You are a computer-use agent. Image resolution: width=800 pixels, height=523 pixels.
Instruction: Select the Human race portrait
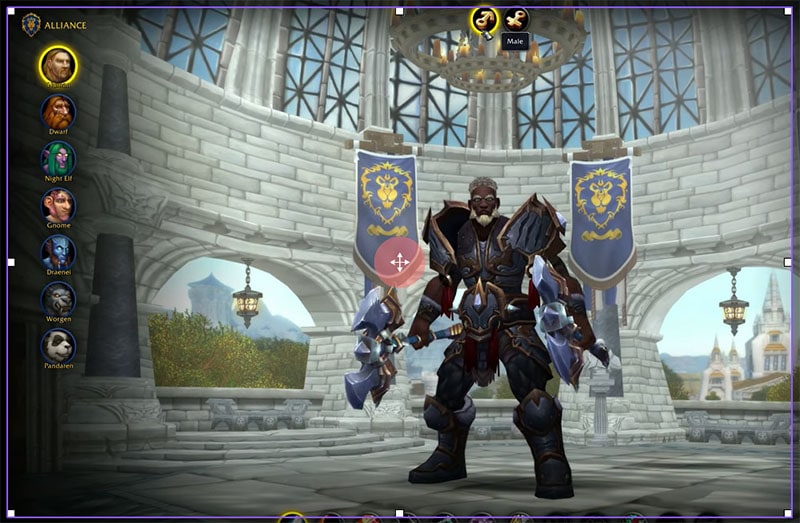coord(58,66)
